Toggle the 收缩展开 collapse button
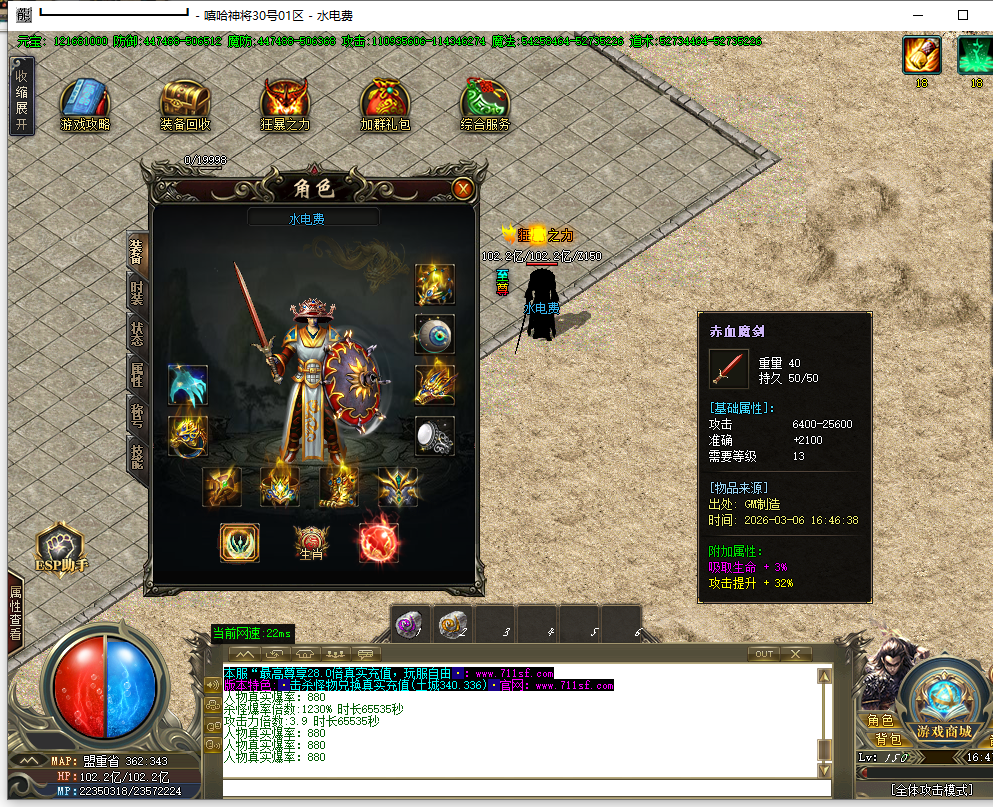The image size is (993, 807). pyautogui.click(x=21, y=96)
